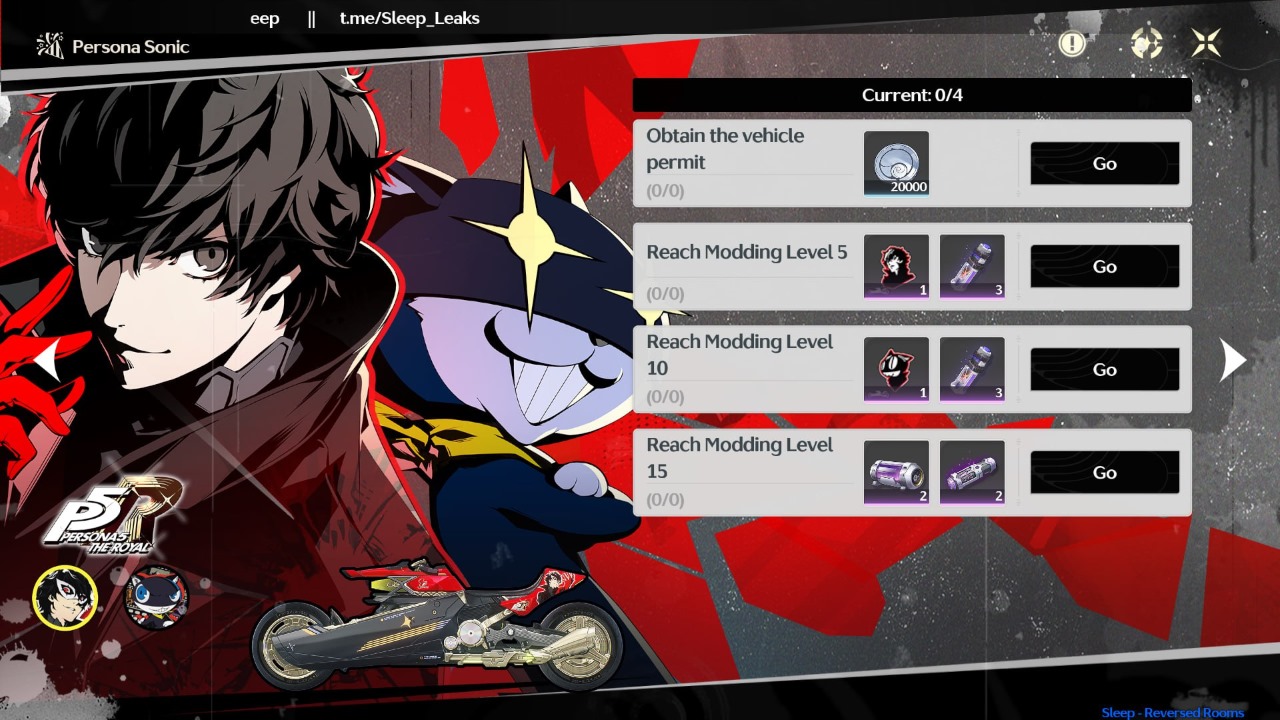Click the Current 0/4 progress header
Screen dimensions: 1280x720
[x=911, y=94]
